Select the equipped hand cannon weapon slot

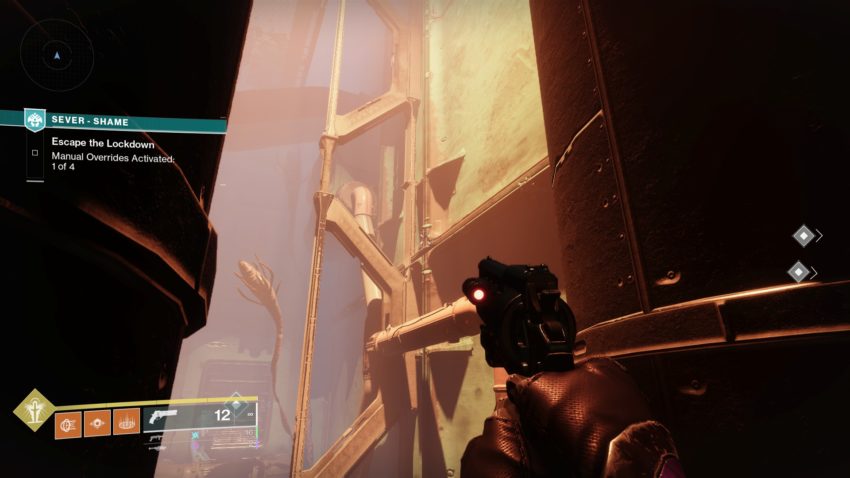coord(201,417)
